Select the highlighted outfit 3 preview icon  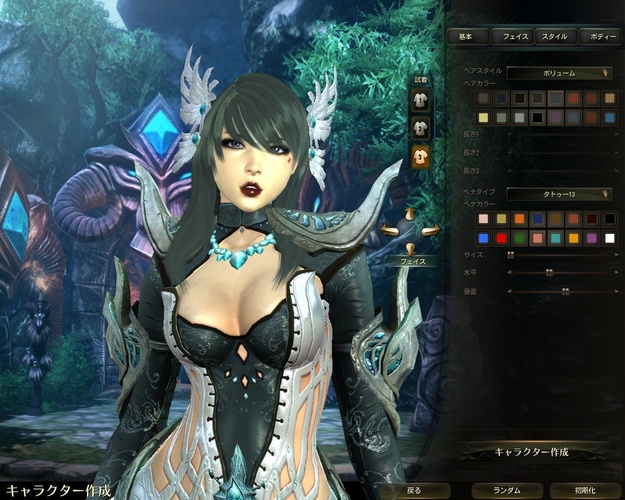[x=421, y=153]
